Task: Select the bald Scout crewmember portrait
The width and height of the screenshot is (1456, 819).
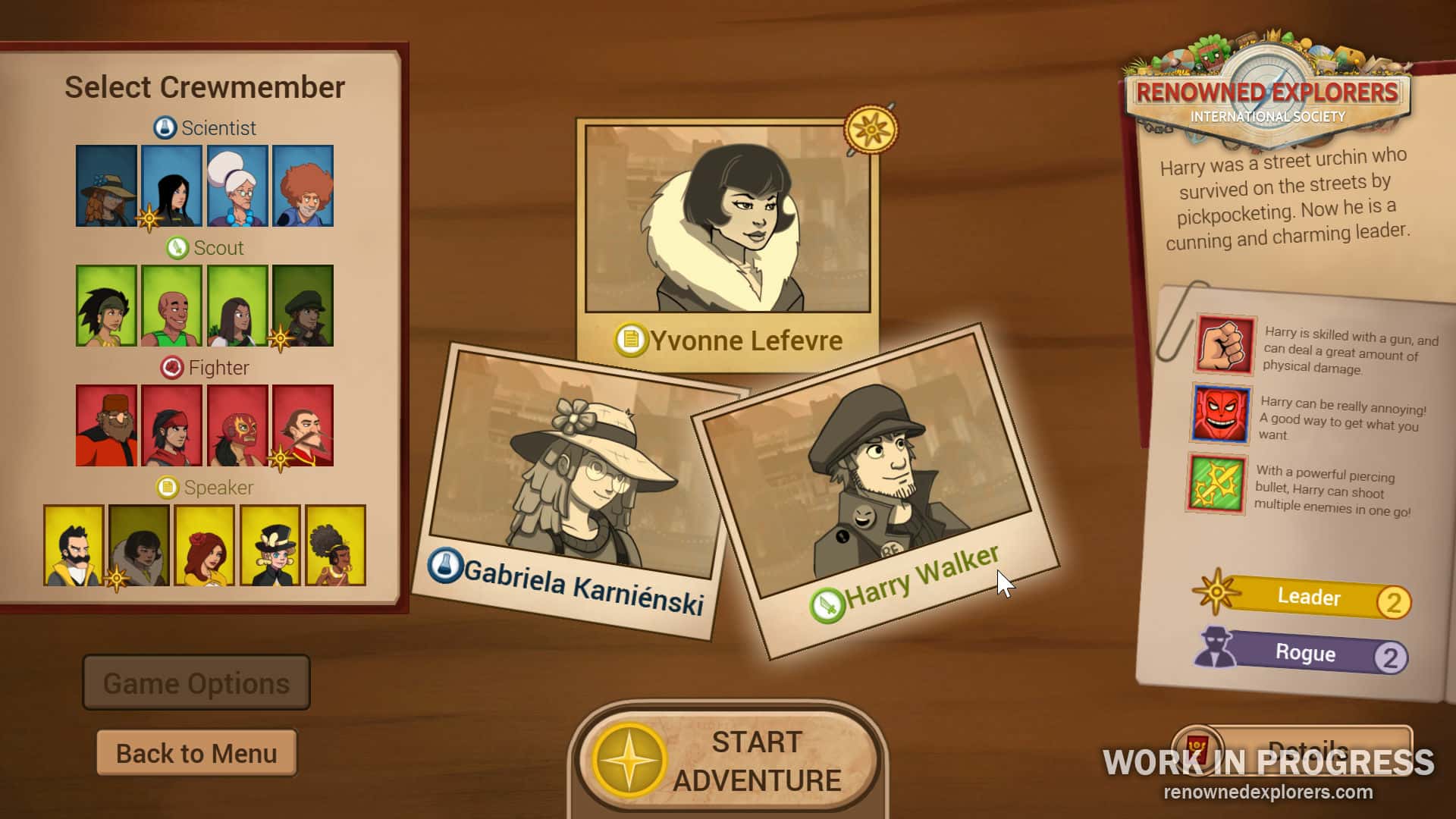Action: tap(171, 306)
